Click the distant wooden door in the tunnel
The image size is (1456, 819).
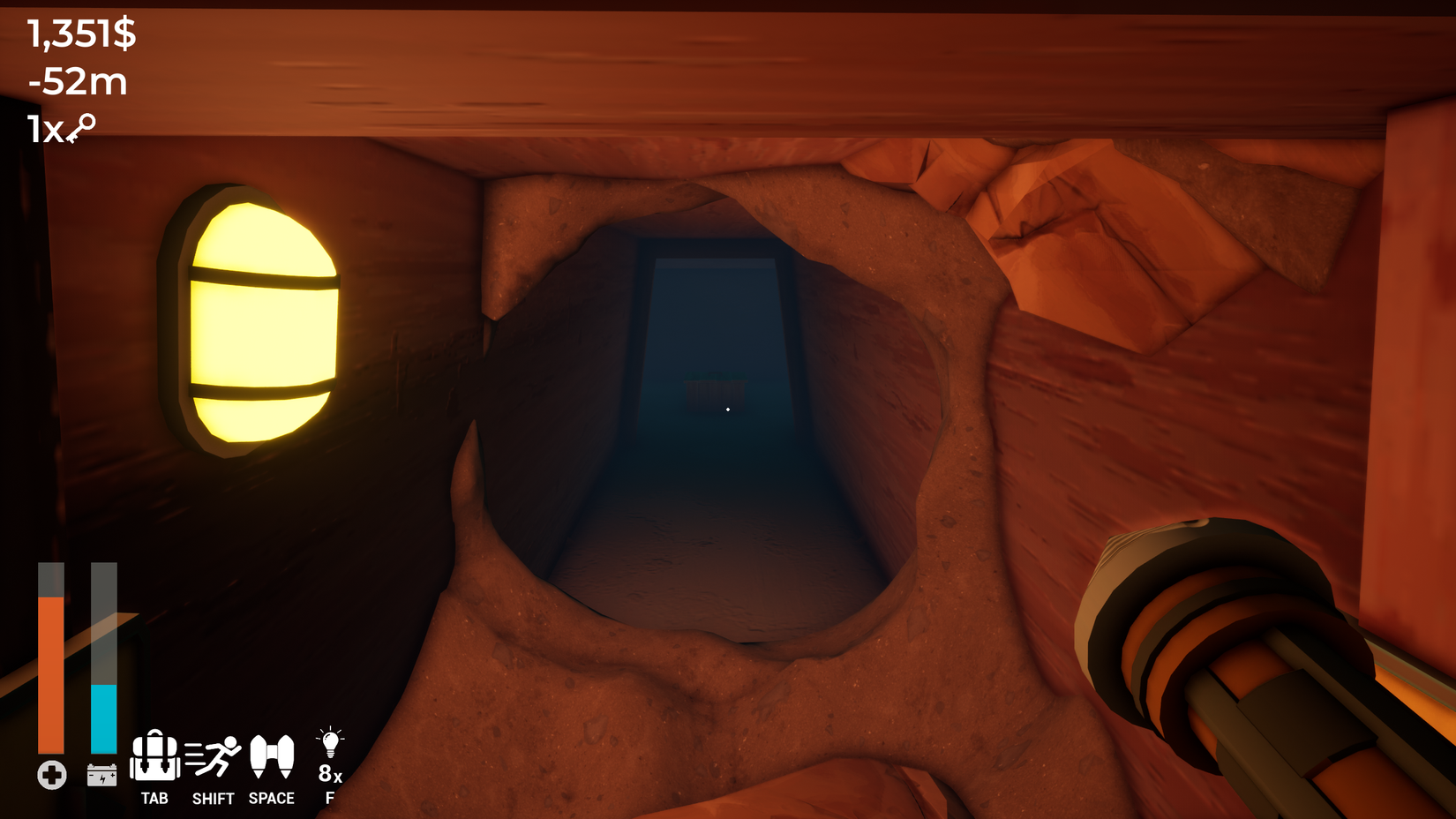(x=717, y=391)
